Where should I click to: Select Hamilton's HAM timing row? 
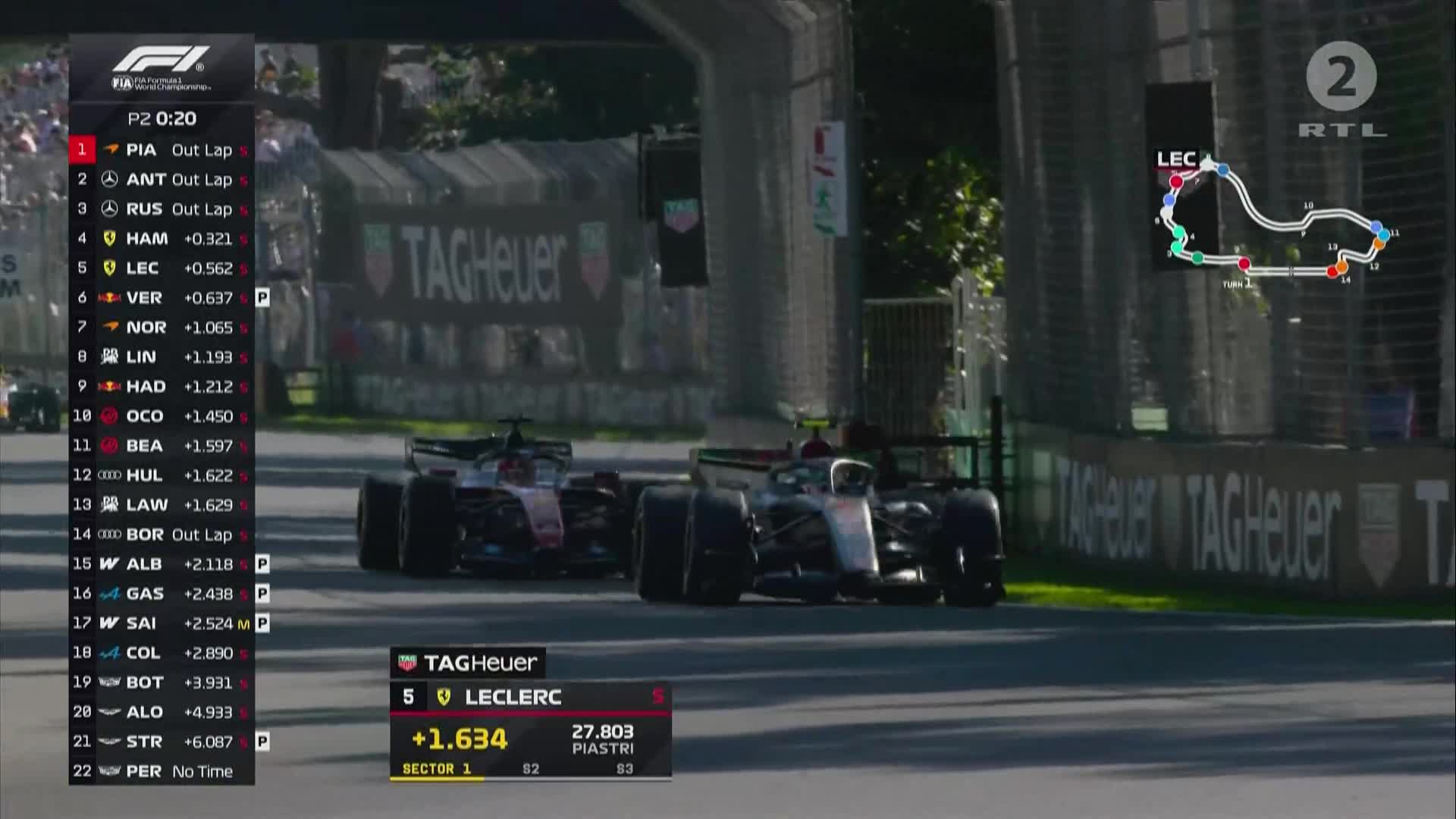[162, 239]
